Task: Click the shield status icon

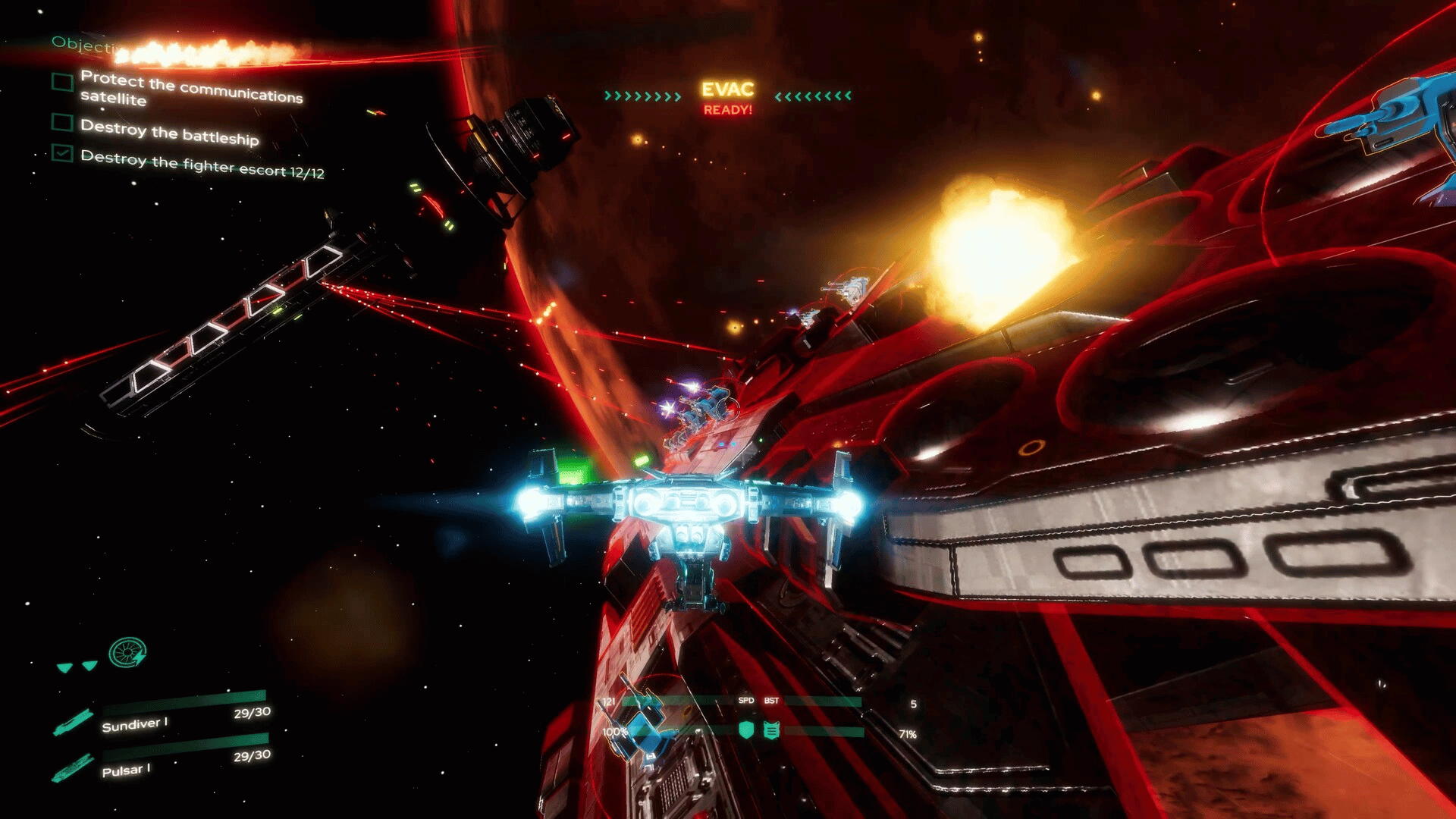Action: click(x=746, y=730)
